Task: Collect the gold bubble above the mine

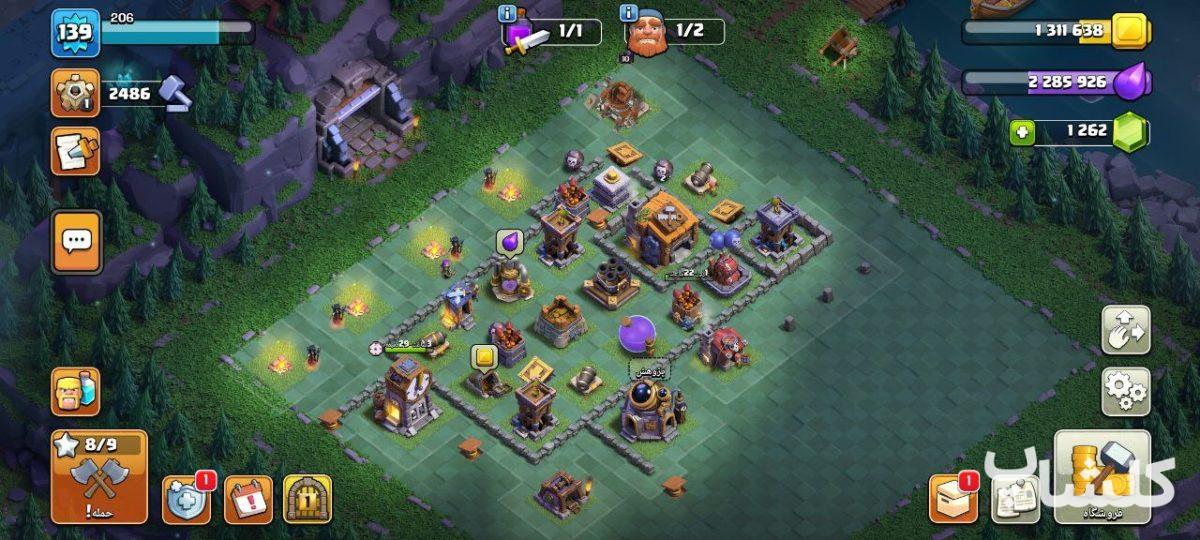Action: [x=485, y=357]
